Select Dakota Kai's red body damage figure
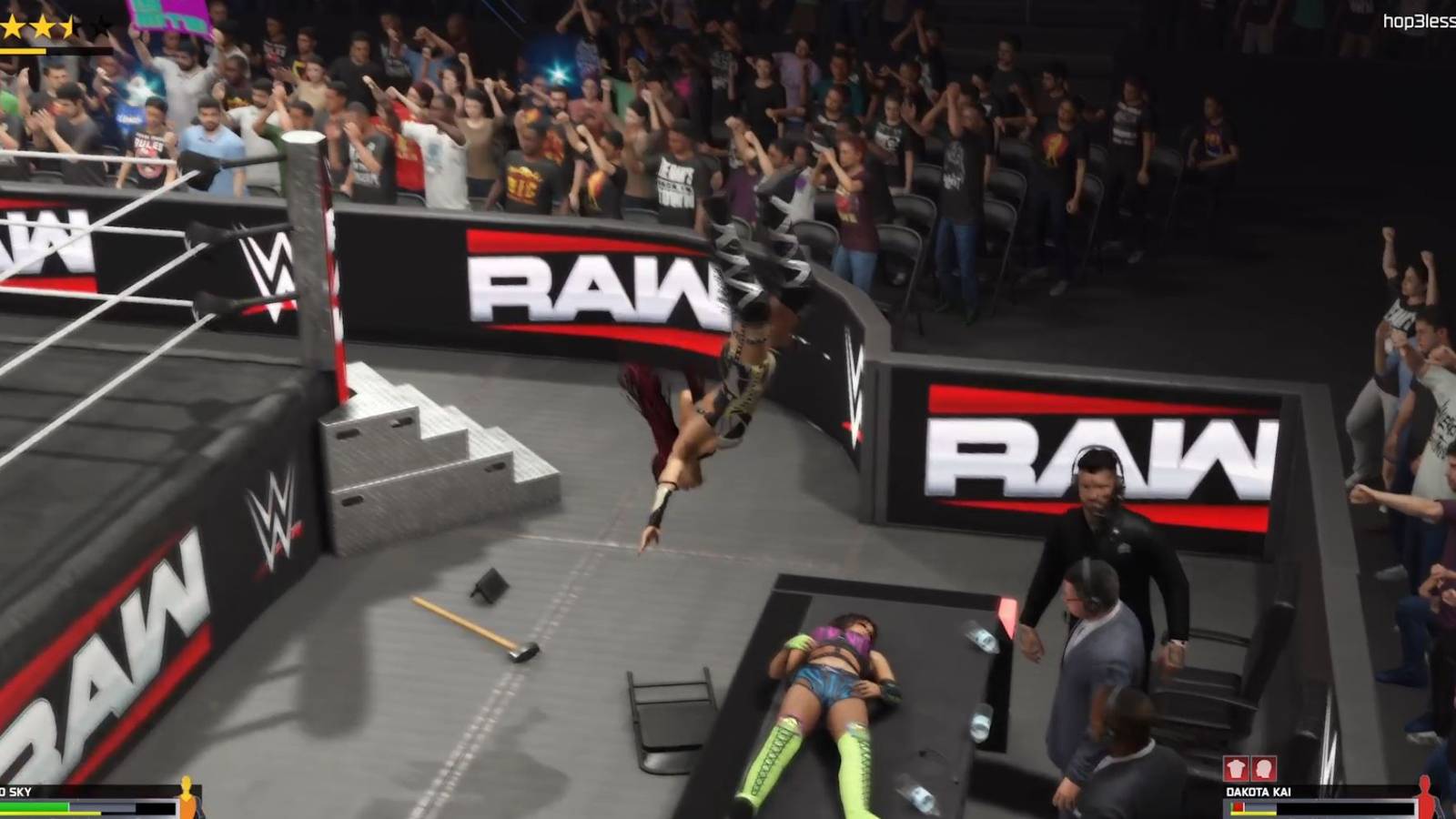 click(1425, 794)
